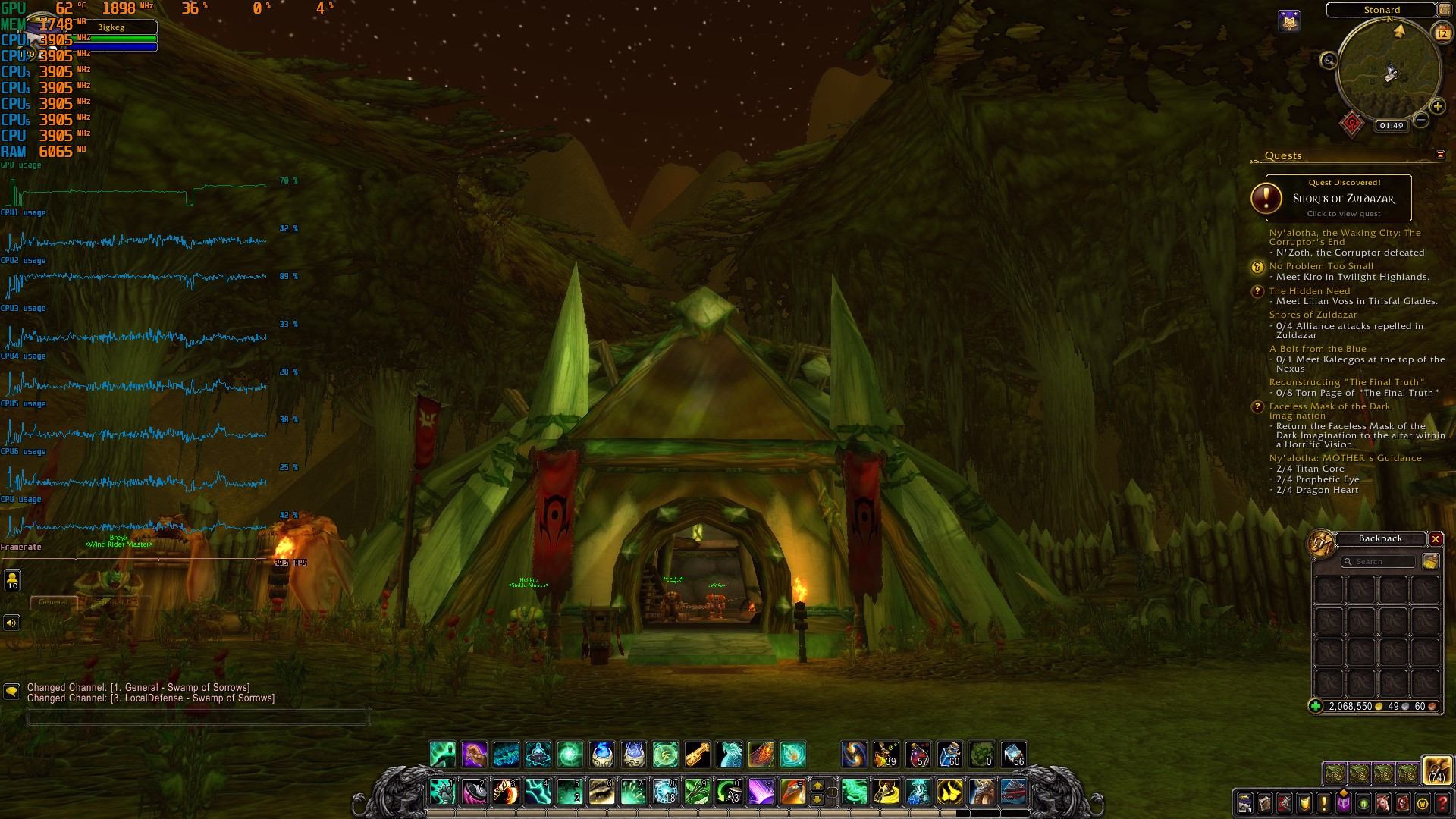Collapse the Quests tracker panel
Image resolution: width=1456 pixels, height=819 pixels.
coord(1440,155)
